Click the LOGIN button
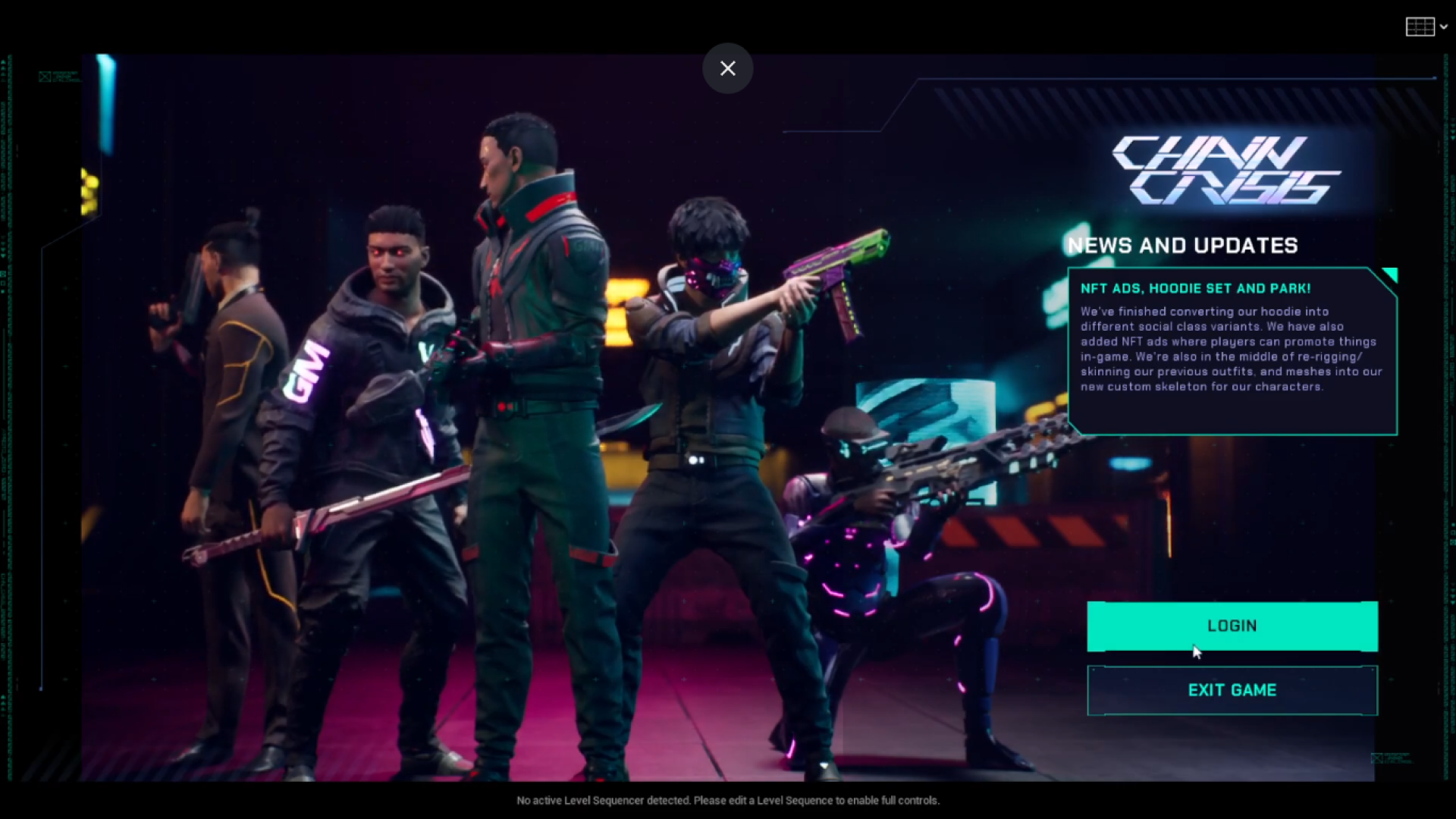 pos(1232,626)
